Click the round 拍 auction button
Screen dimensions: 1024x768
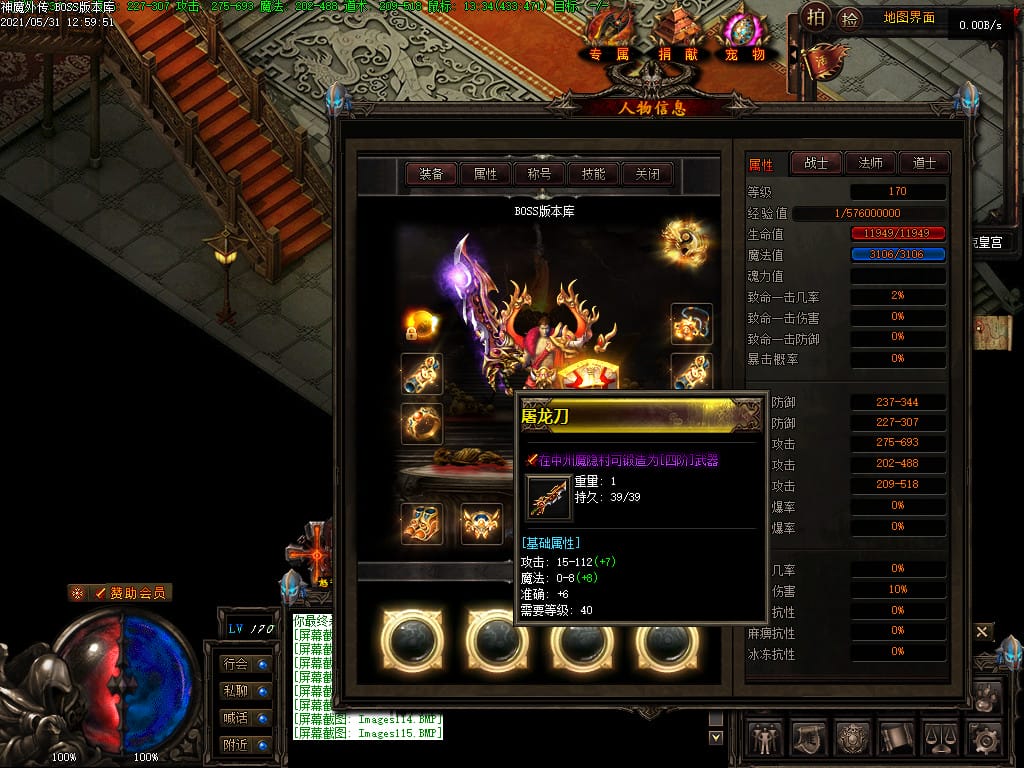817,18
